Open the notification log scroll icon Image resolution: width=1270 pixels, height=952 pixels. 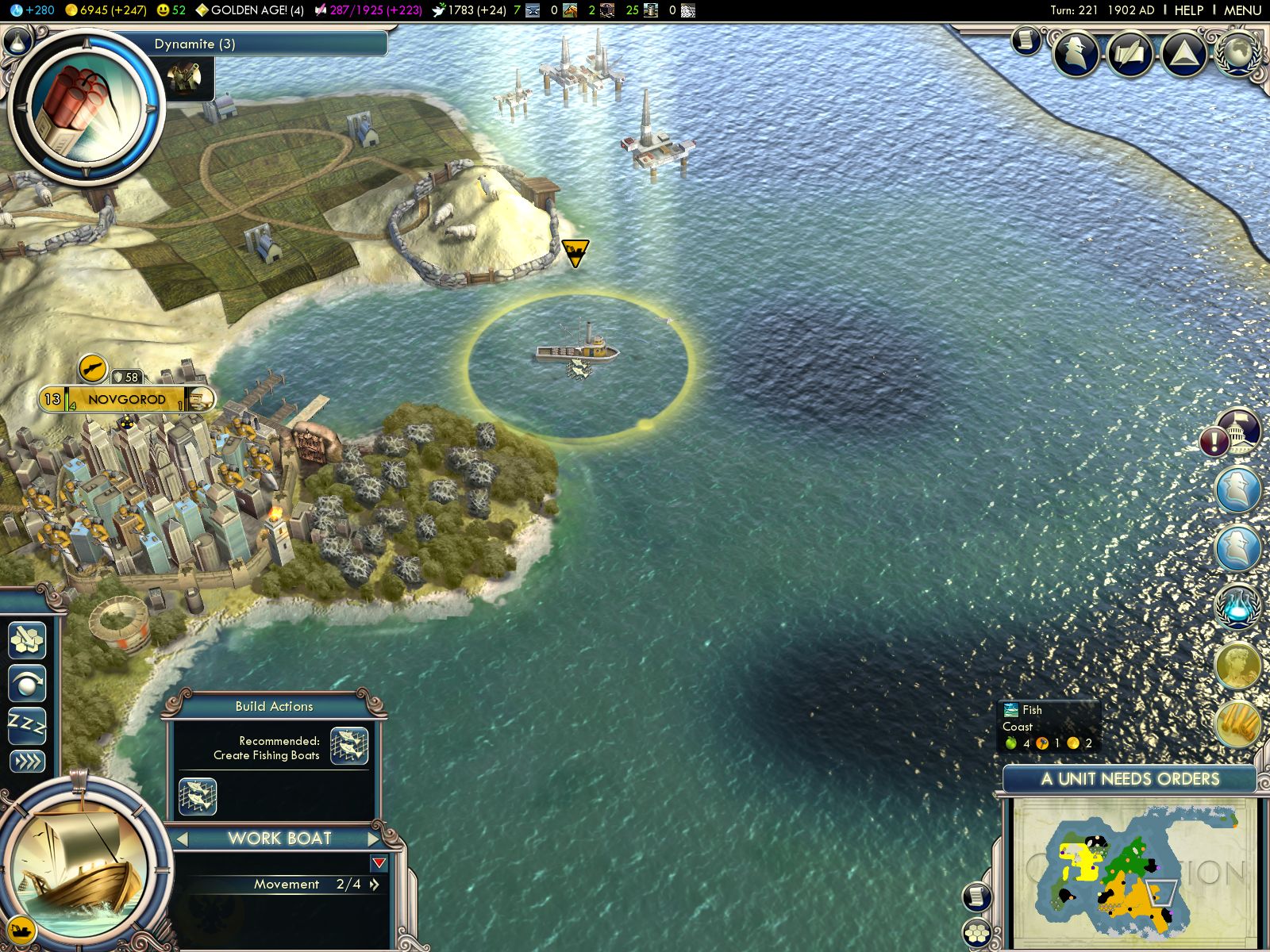[x=1026, y=40]
